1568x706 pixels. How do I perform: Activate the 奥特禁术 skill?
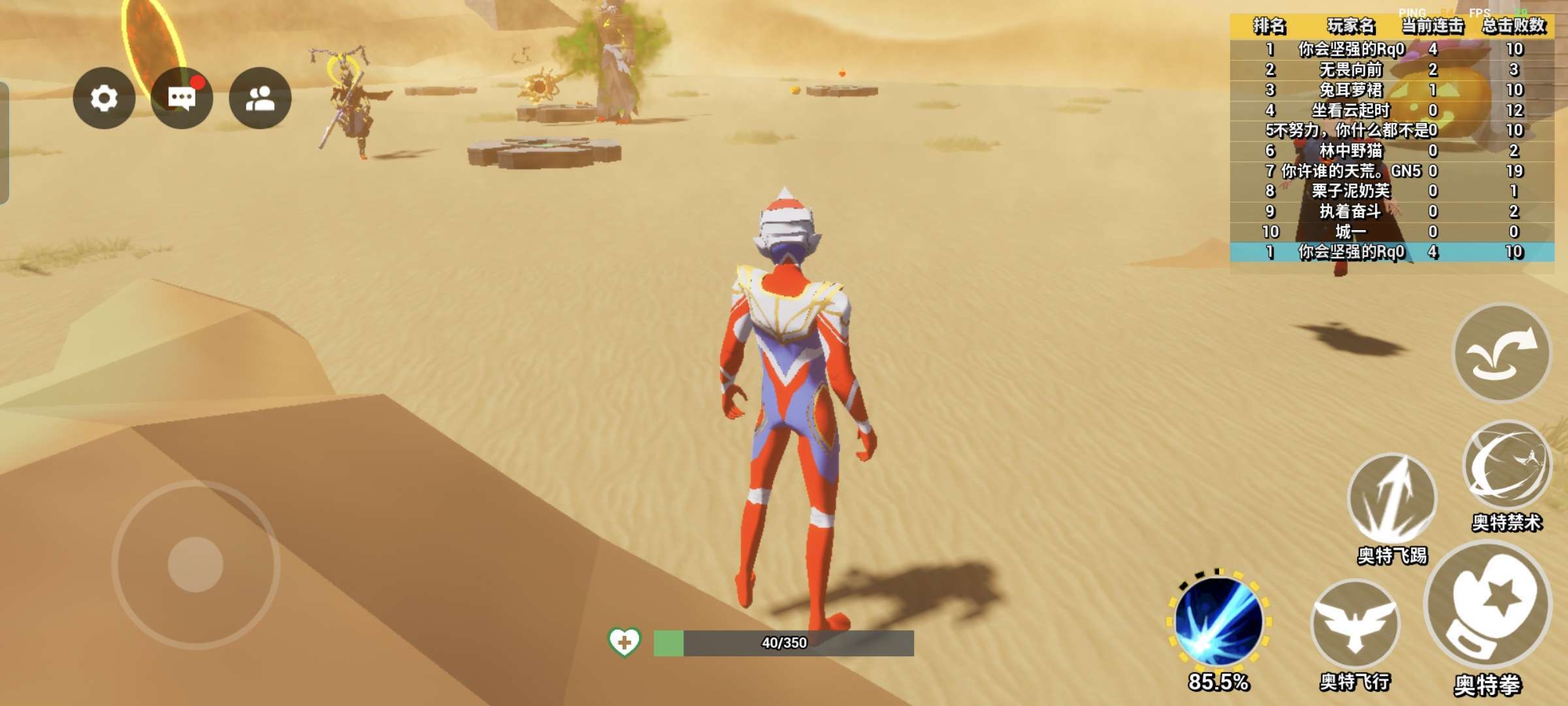click(x=1506, y=465)
